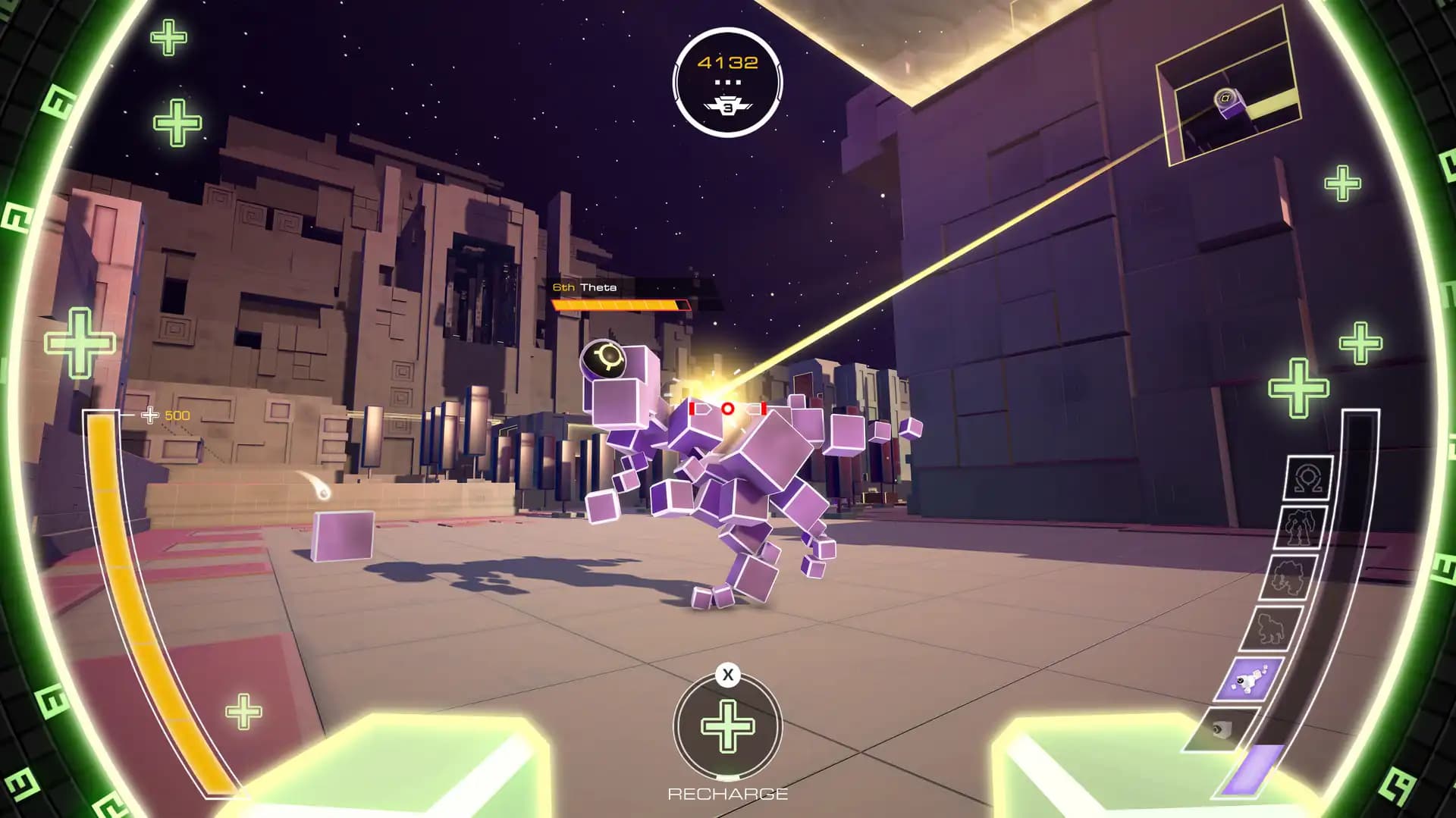1456x818 pixels.
Task: Click the RECHARGE label at bottom center
Action: pyautogui.click(x=727, y=794)
